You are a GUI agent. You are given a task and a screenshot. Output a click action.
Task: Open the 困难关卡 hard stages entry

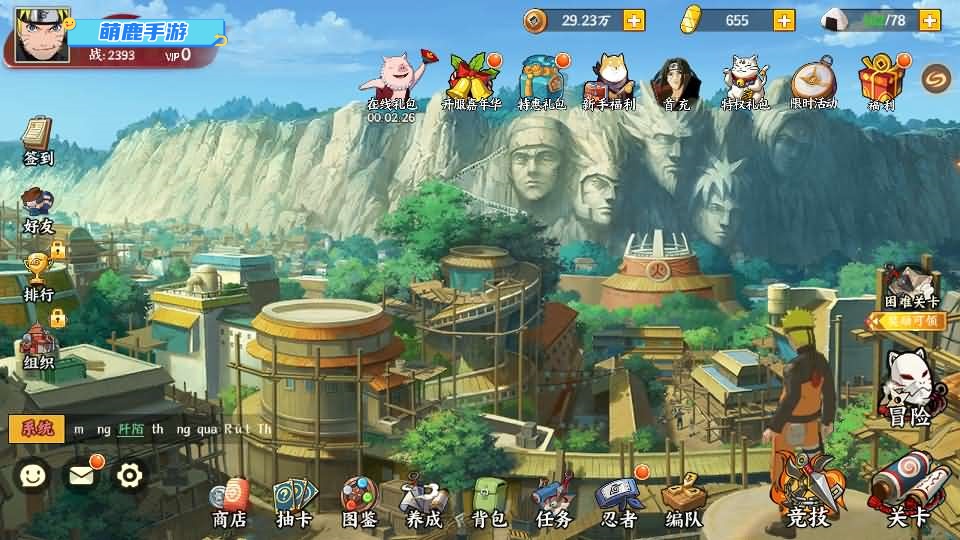point(911,292)
